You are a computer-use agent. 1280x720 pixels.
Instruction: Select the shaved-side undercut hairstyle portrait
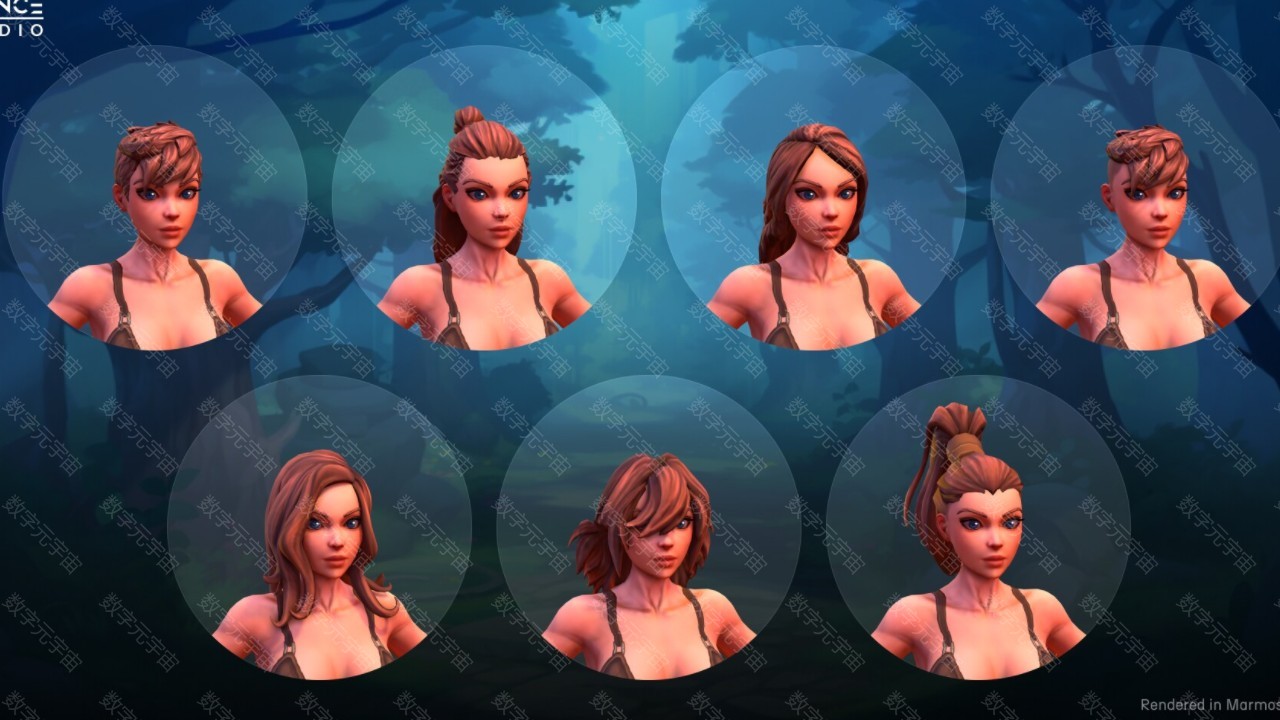pyautogui.click(x=1143, y=198)
